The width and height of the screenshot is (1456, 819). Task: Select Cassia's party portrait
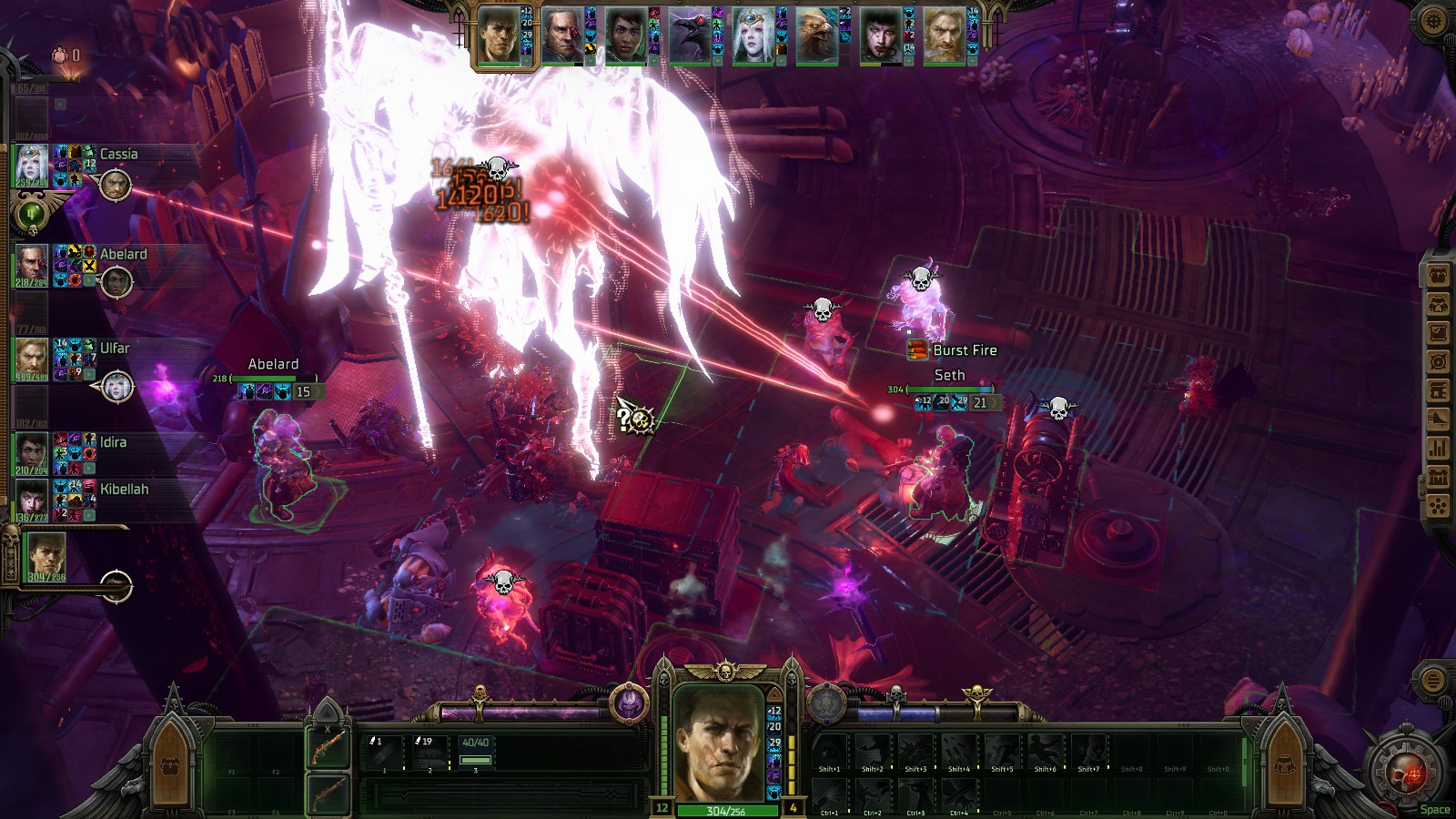point(31,164)
